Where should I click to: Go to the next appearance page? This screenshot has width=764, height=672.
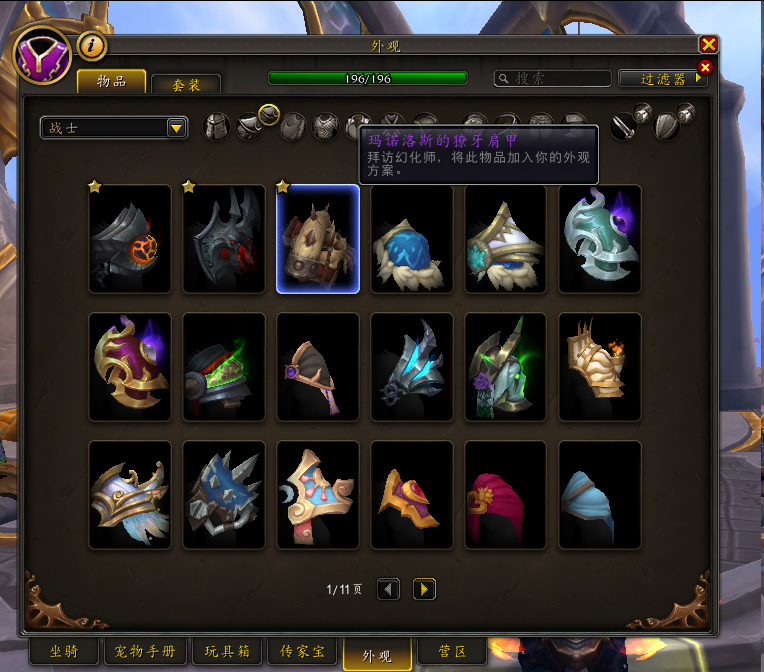(x=424, y=589)
